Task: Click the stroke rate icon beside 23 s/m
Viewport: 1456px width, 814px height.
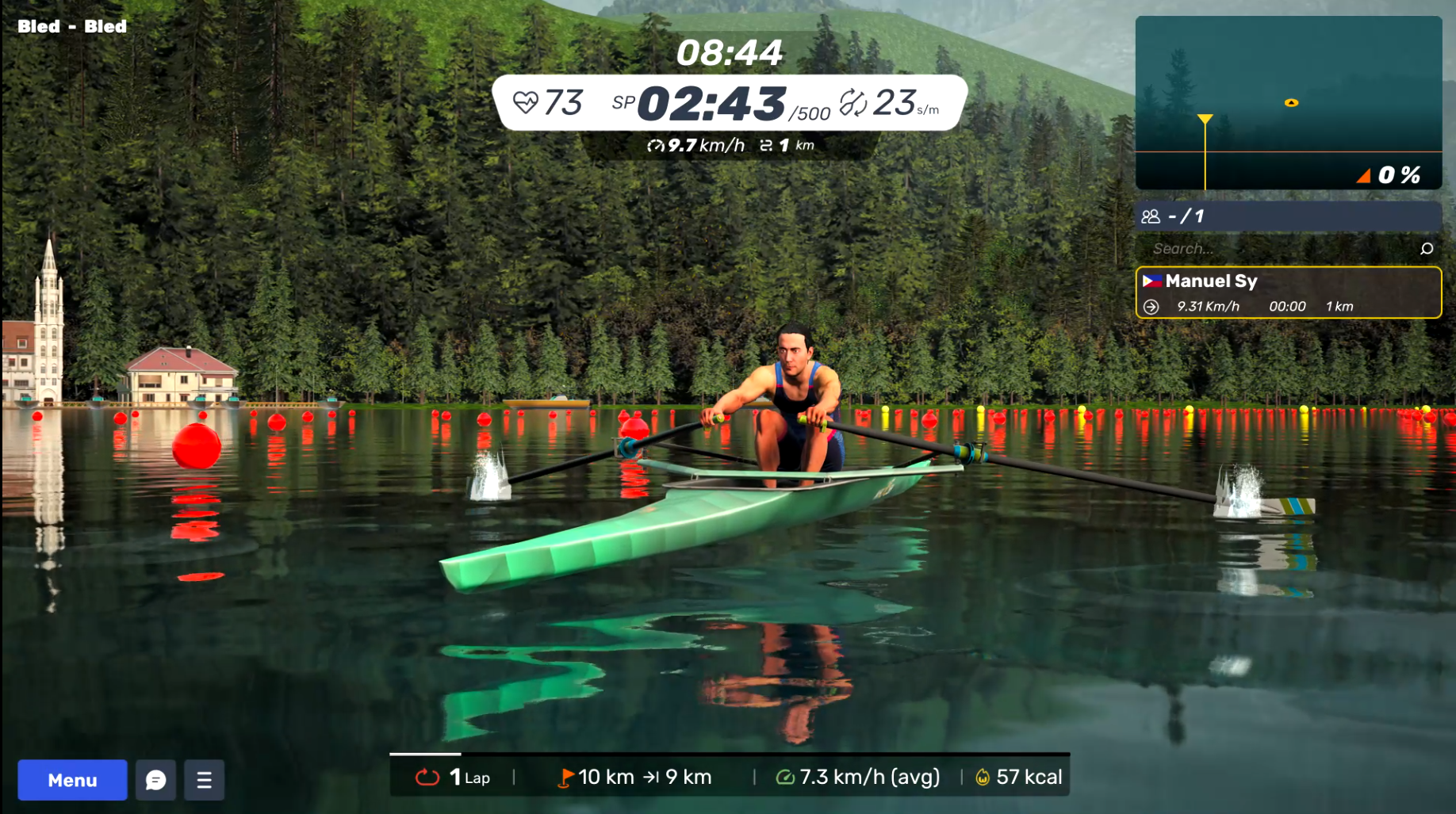Action: (855, 102)
